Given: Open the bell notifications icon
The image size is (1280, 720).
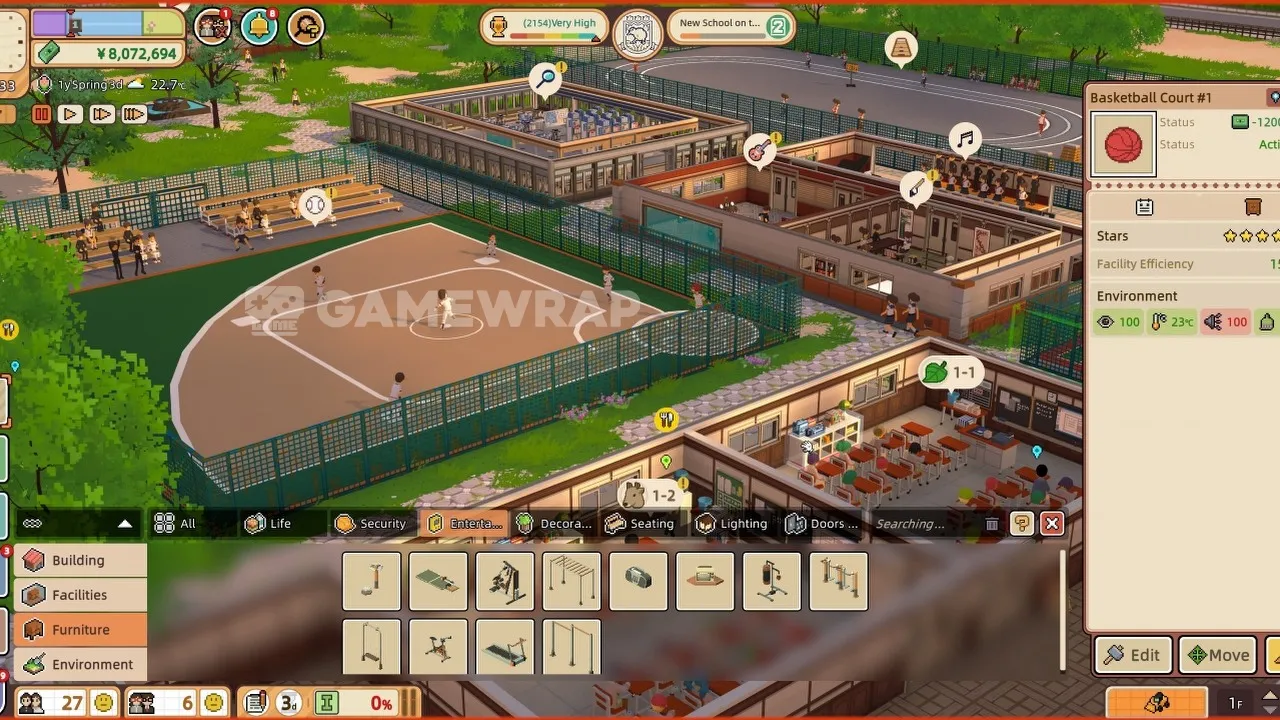Looking at the screenshot, I should click(x=259, y=27).
